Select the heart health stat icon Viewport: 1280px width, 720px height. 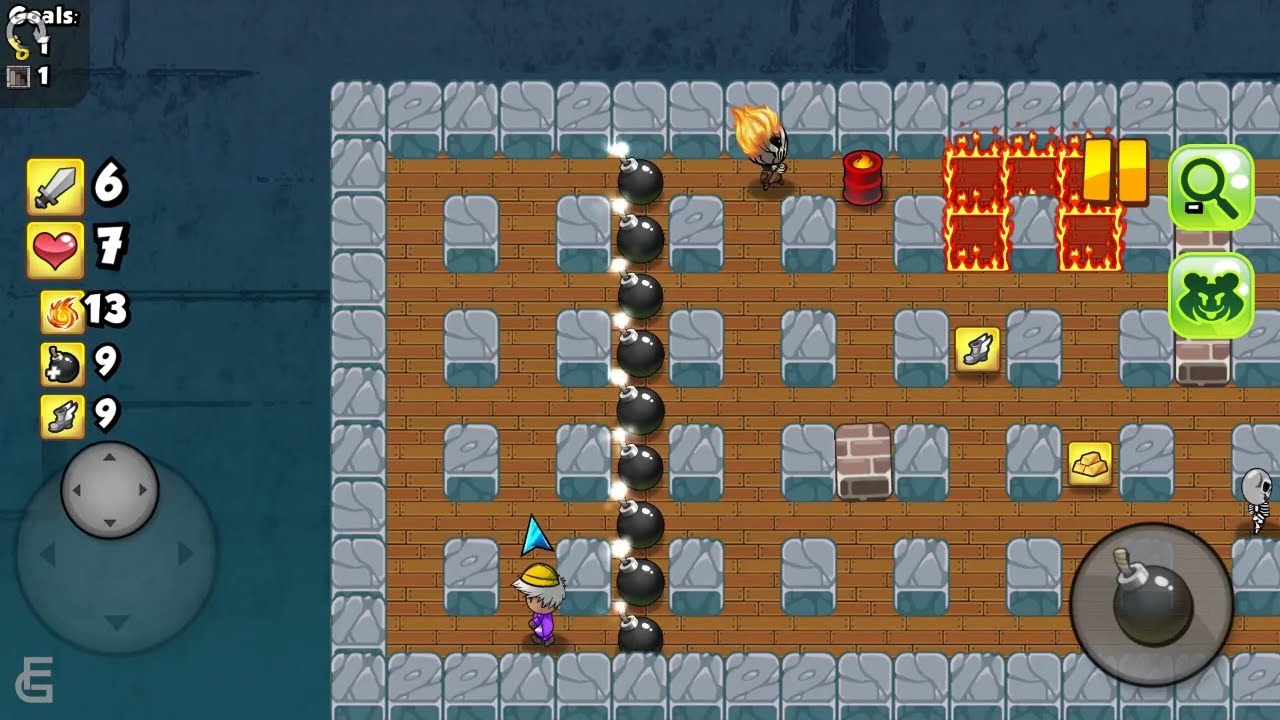[55, 249]
